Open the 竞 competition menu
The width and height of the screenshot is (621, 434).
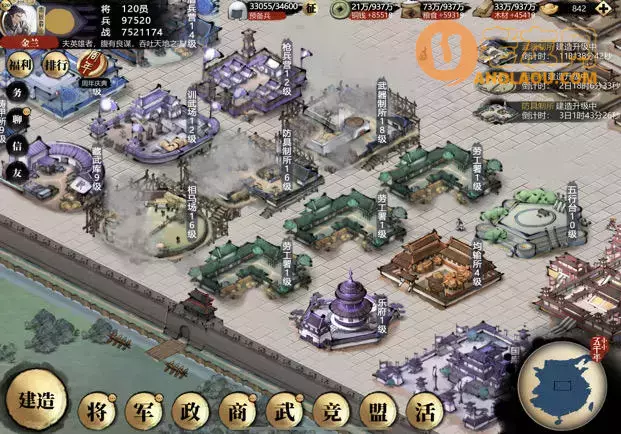pyautogui.click(x=329, y=410)
